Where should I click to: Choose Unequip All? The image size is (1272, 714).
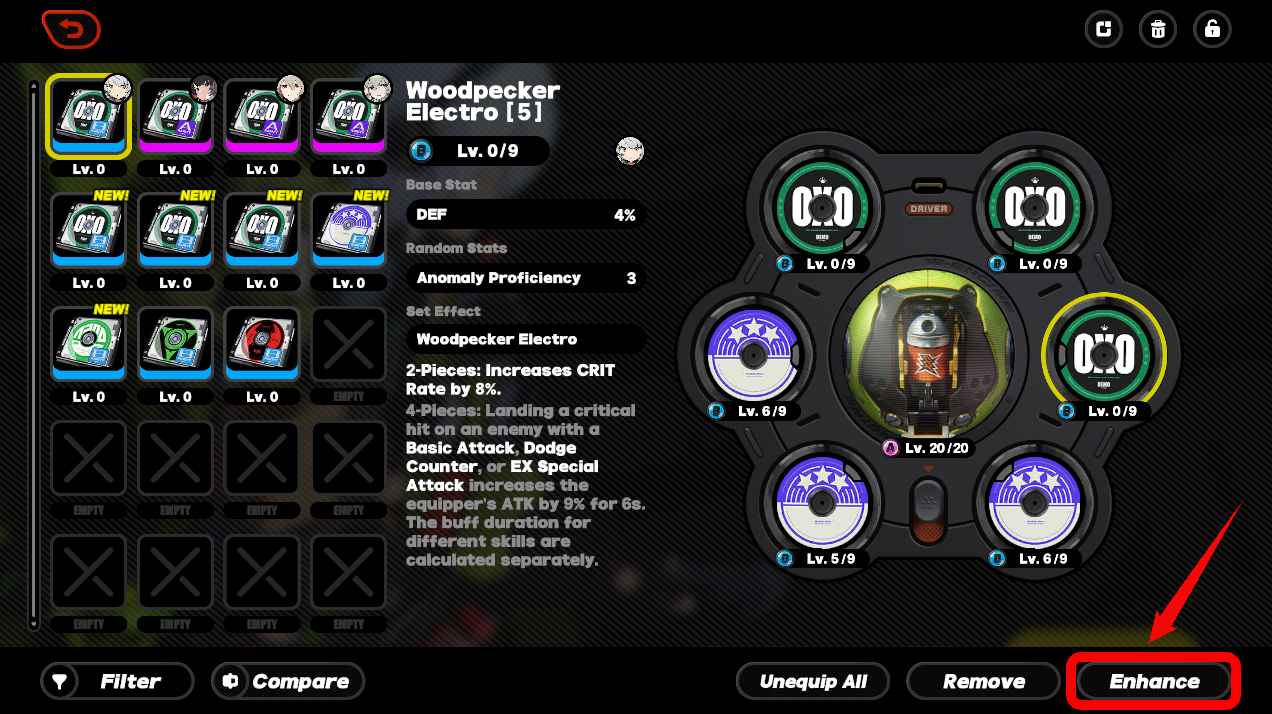813,682
